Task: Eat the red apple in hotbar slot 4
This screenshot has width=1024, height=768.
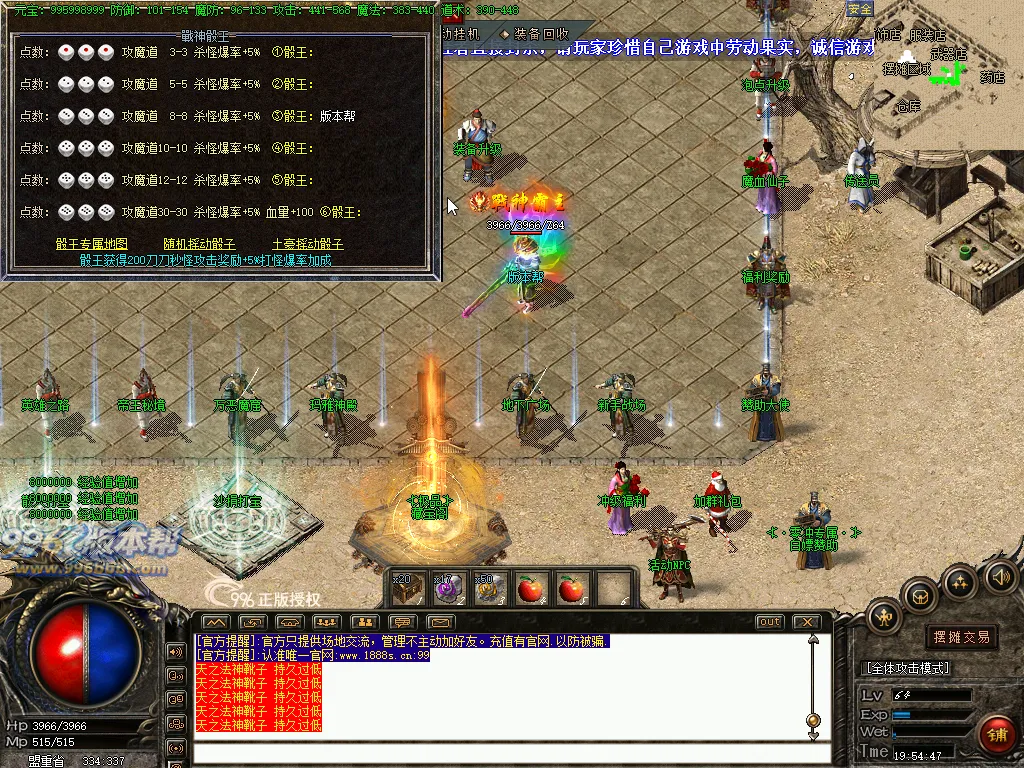Action: tap(530, 588)
